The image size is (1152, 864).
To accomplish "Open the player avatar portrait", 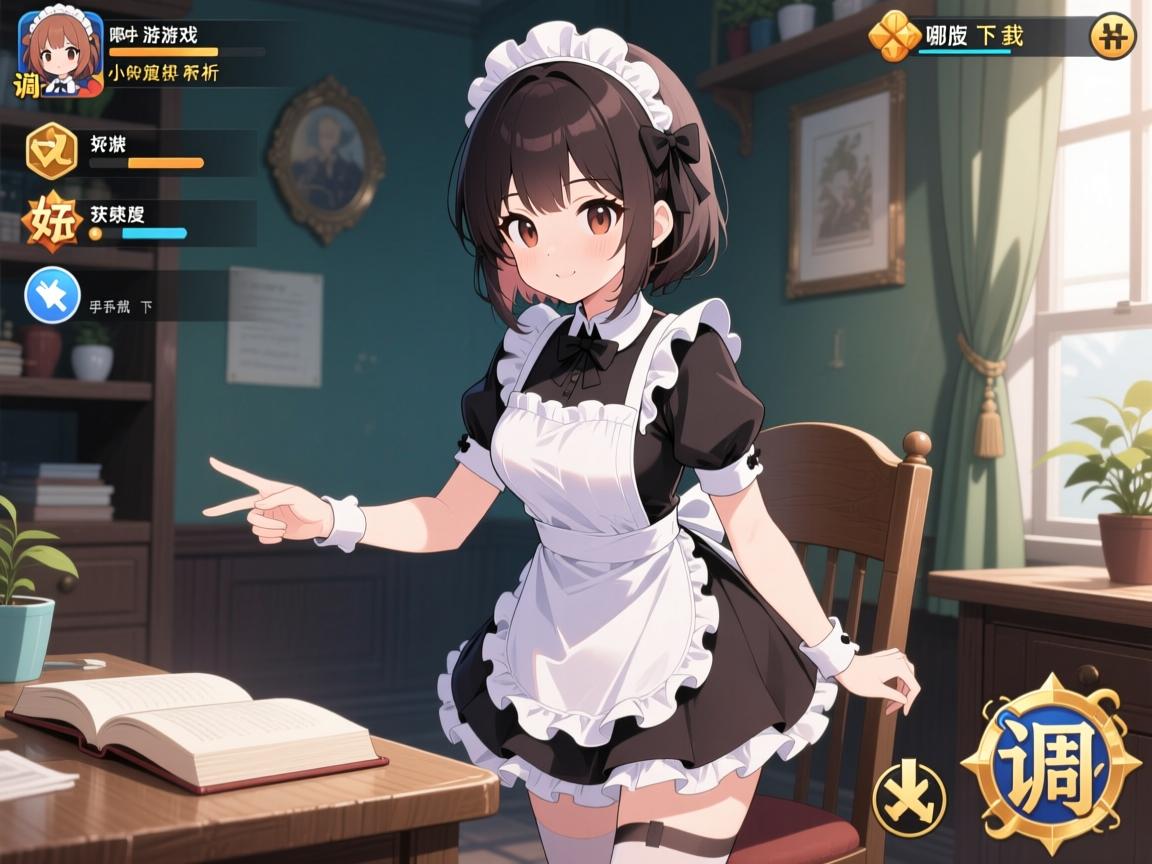I will click(61, 53).
